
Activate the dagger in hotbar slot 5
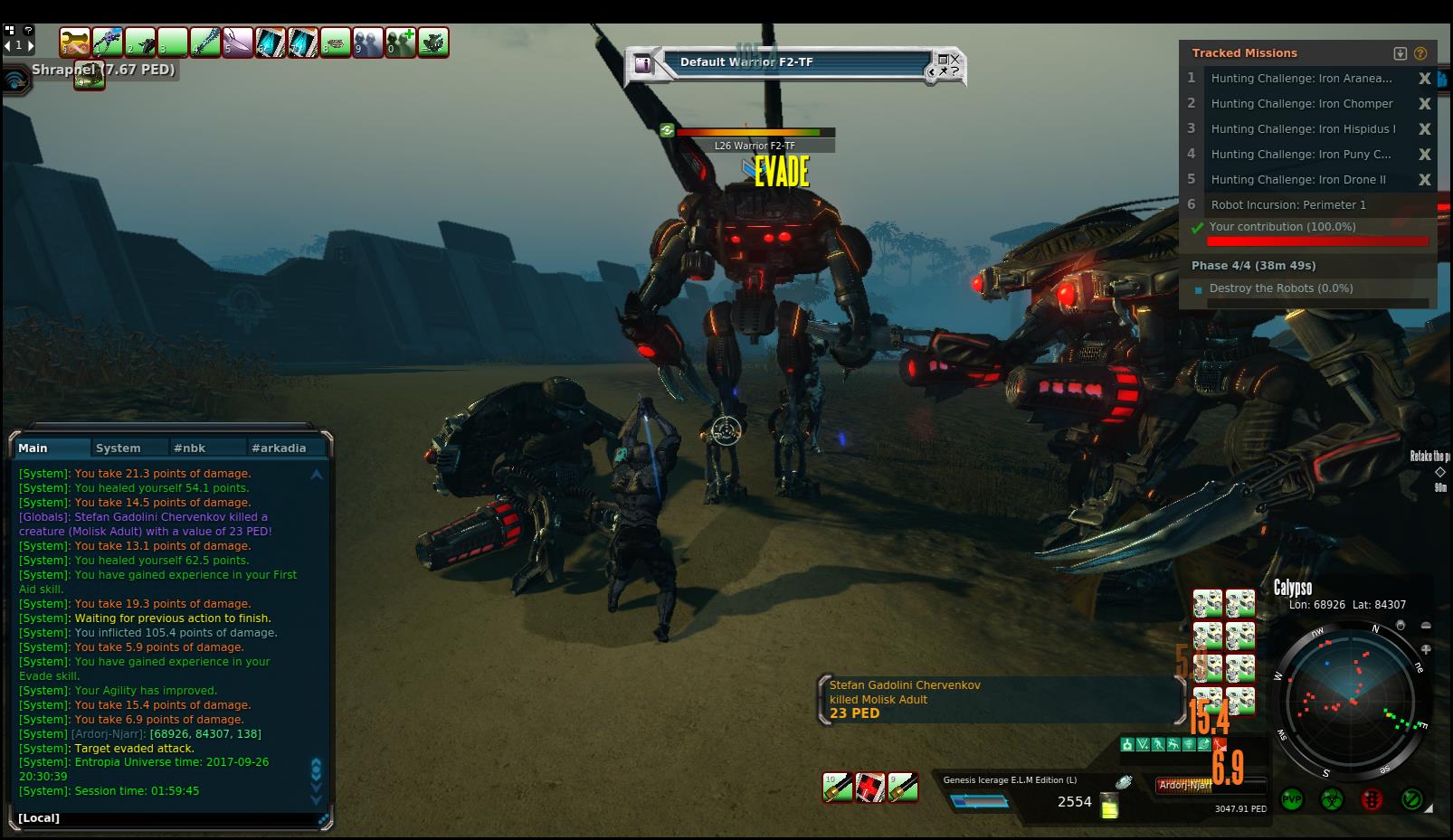coord(238,42)
